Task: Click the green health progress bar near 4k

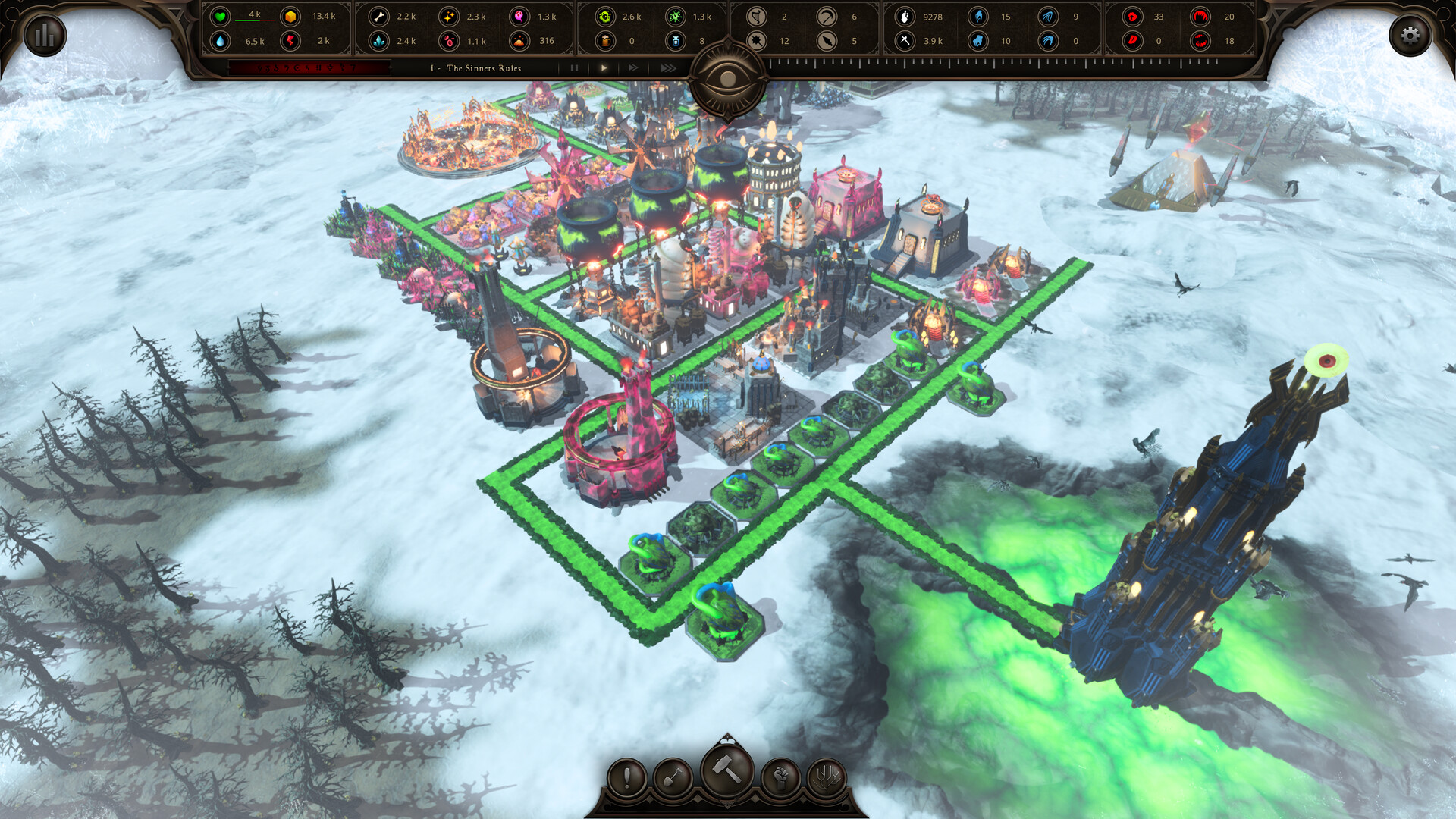Action: tap(254, 20)
